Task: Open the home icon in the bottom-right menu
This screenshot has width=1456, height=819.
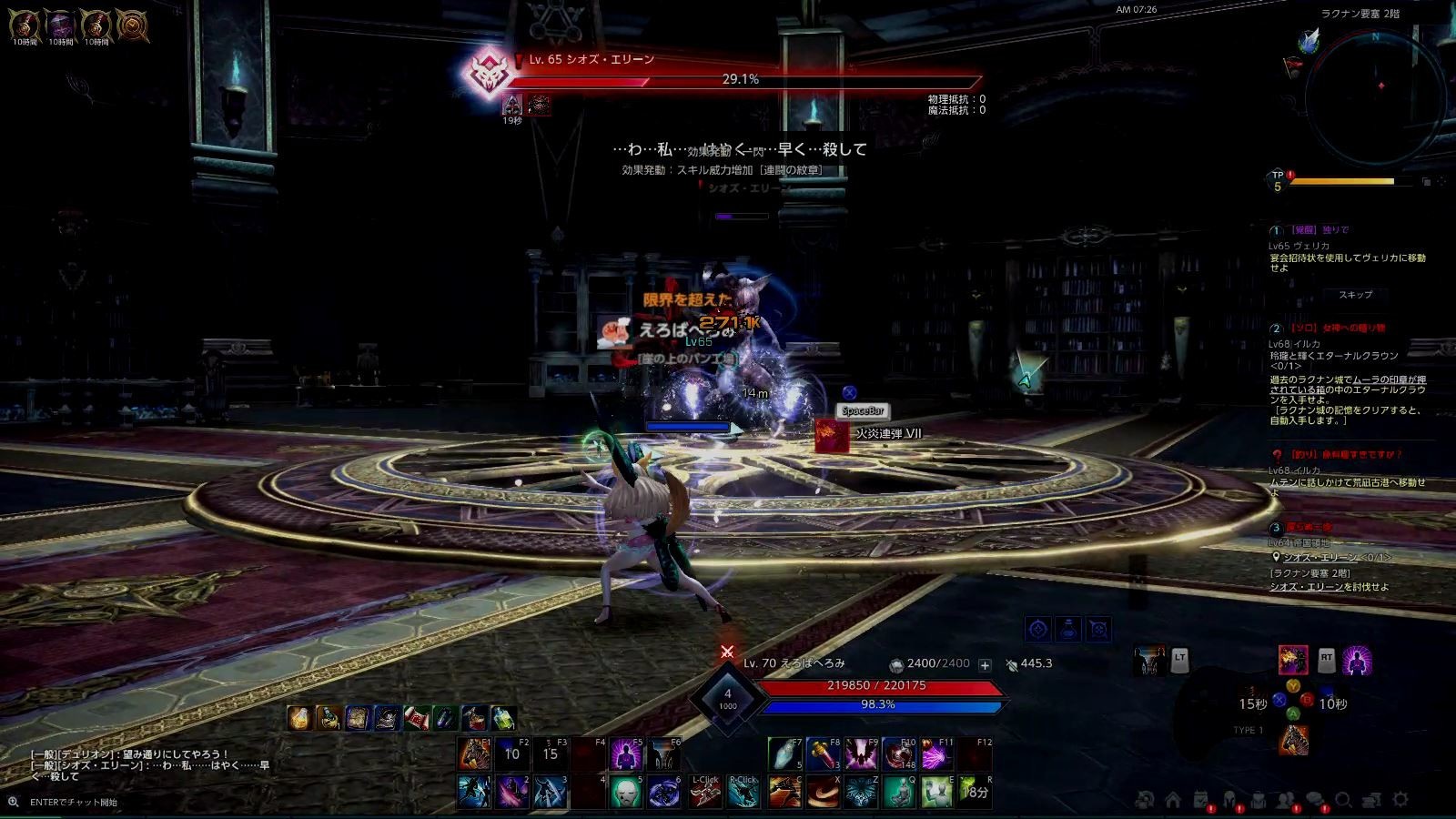Action: tap(1173, 799)
